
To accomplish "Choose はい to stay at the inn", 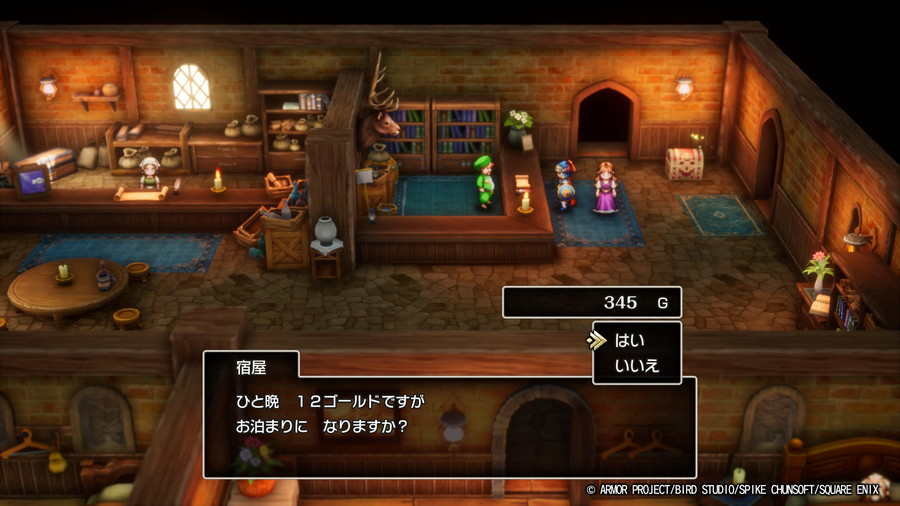I will [x=630, y=340].
